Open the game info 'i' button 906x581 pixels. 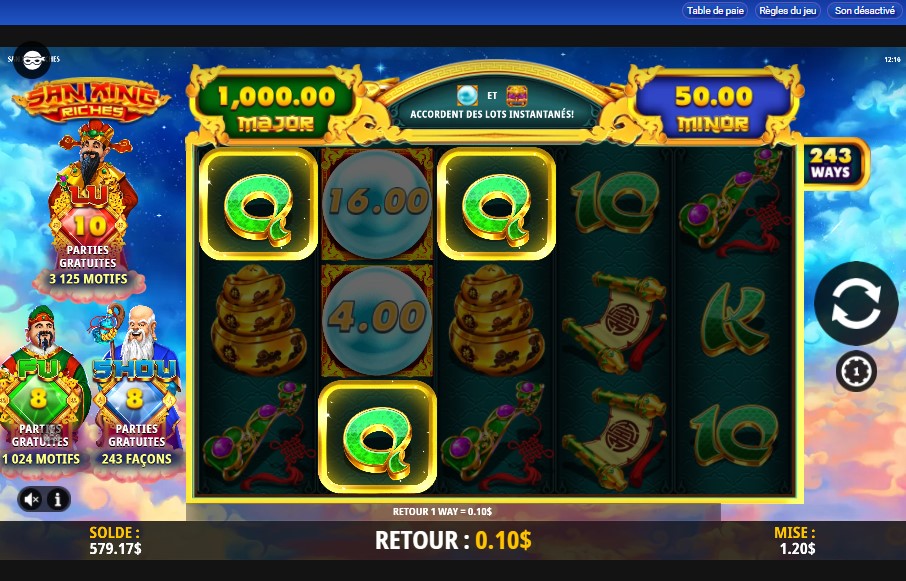coord(58,498)
